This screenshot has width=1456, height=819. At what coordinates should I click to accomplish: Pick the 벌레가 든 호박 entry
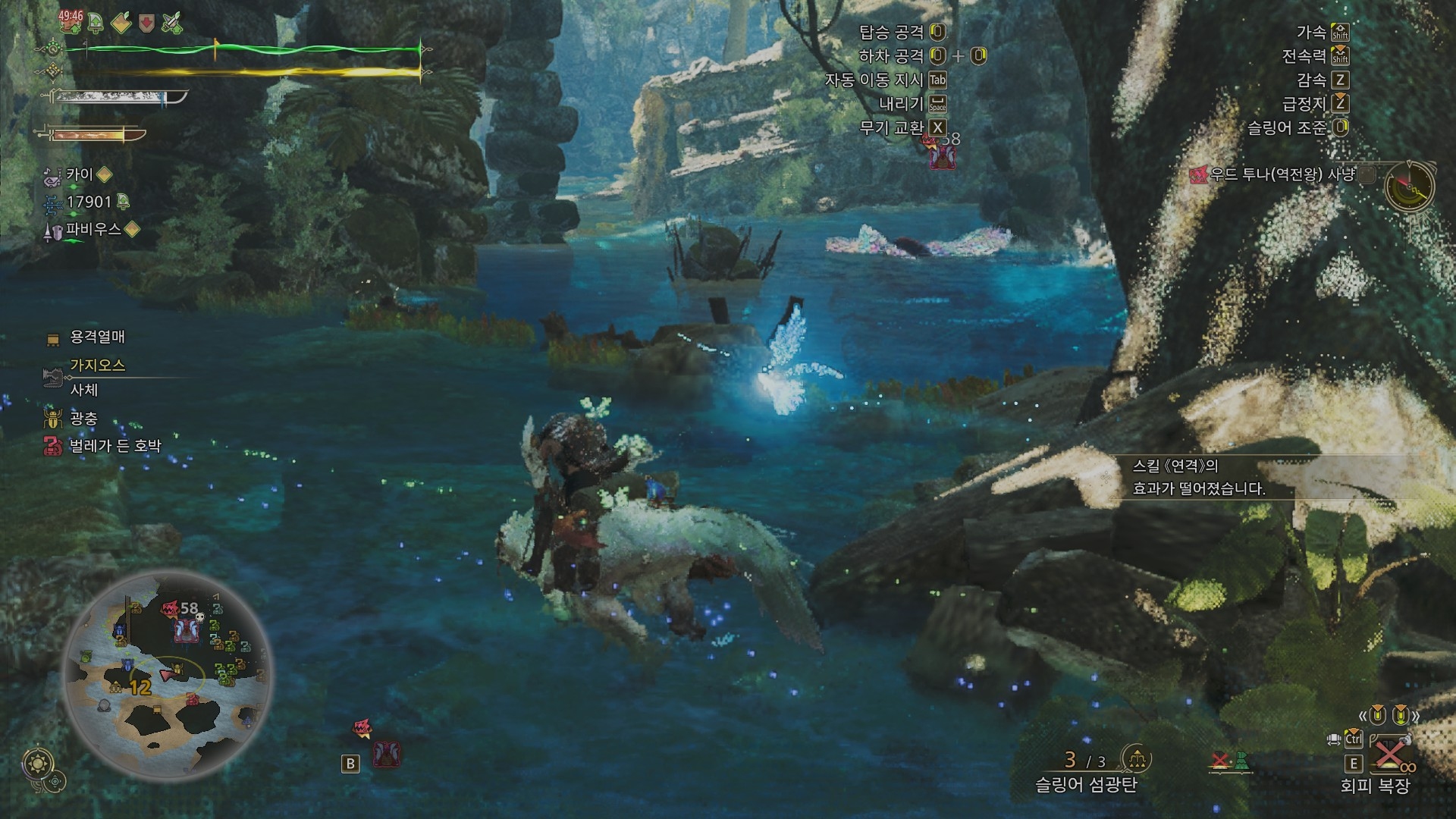pyautogui.click(x=115, y=446)
